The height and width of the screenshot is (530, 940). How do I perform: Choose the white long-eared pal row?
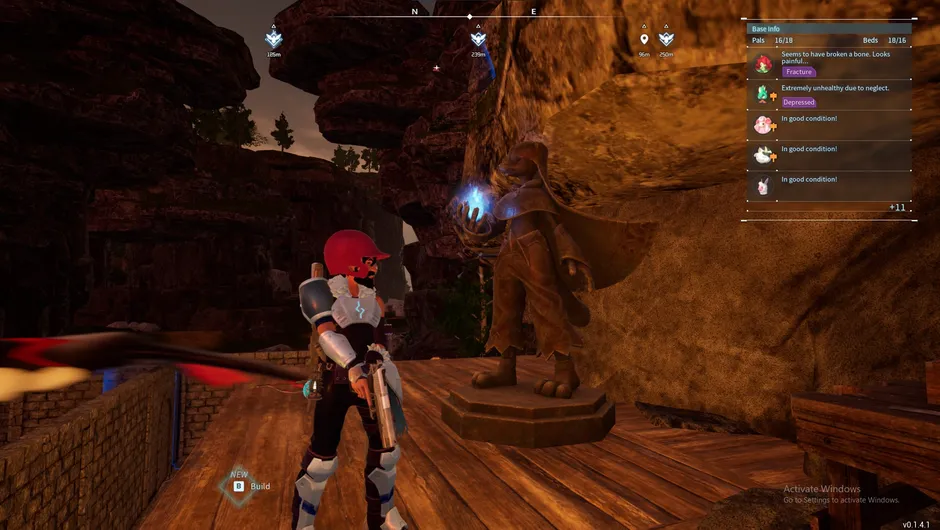(x=830, y=186)
